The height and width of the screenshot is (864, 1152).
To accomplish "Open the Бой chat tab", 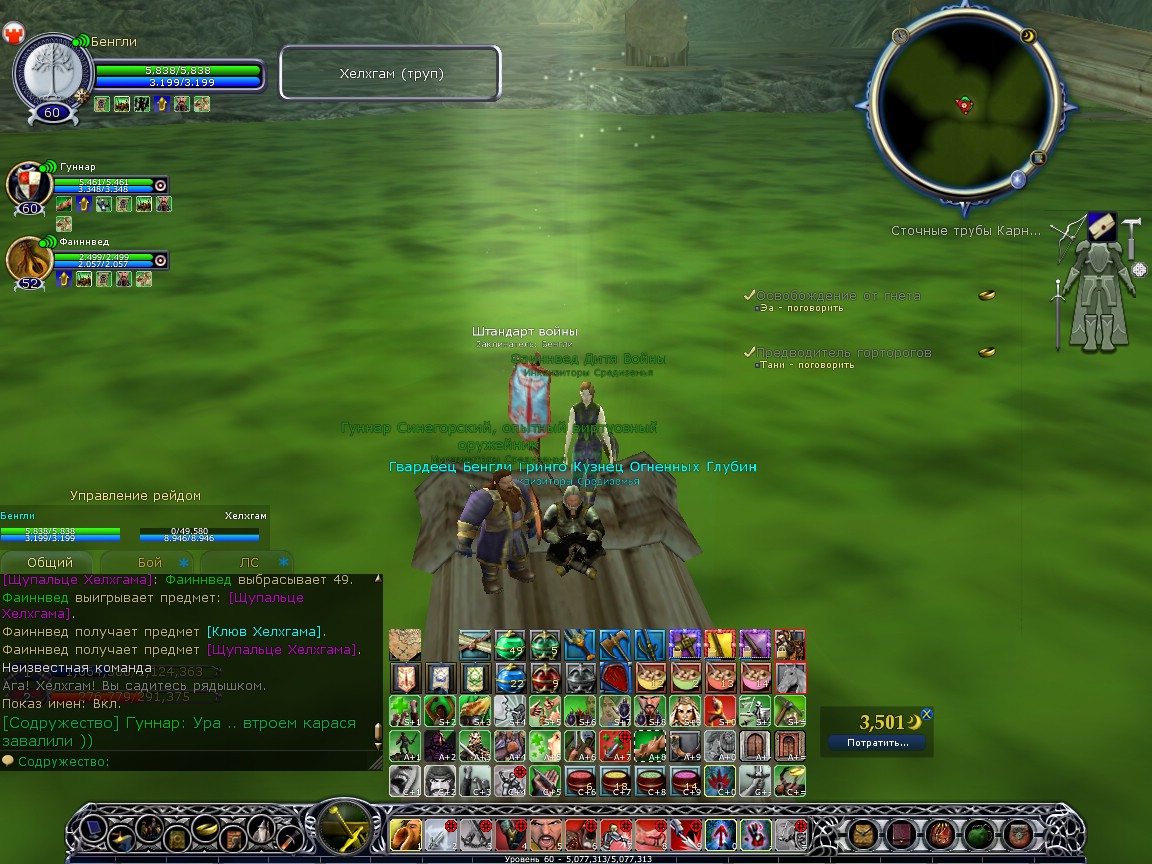I will click(150, 562).
